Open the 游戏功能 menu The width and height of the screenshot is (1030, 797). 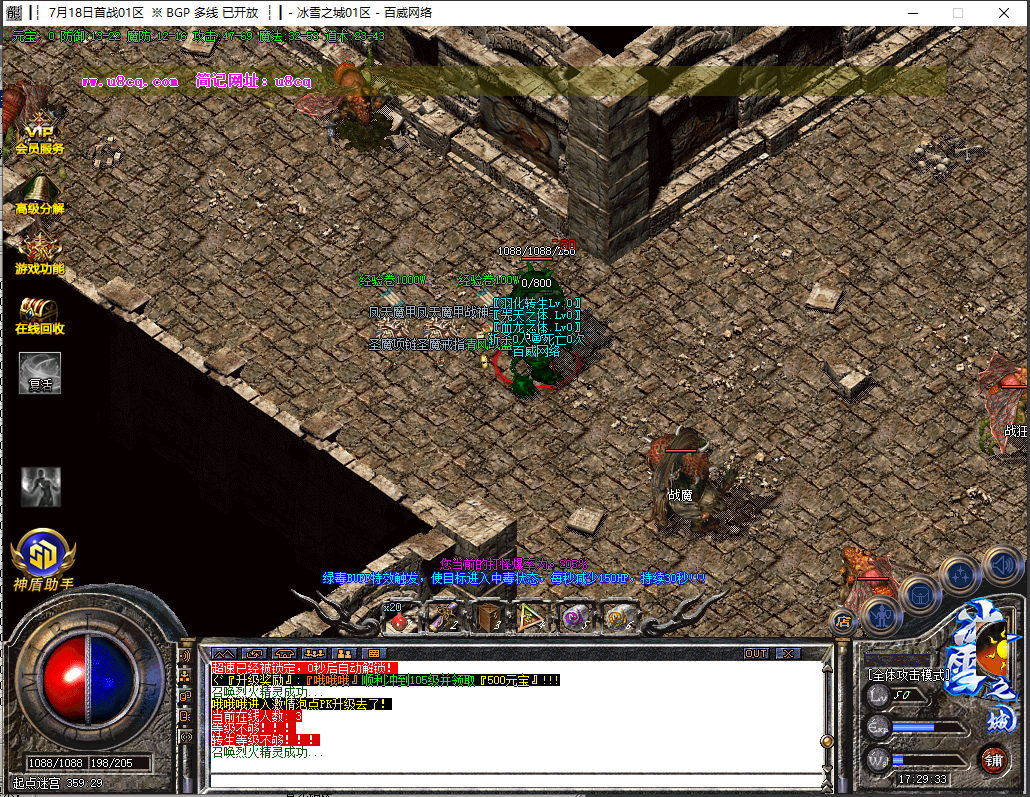click(x=39, y=251)
